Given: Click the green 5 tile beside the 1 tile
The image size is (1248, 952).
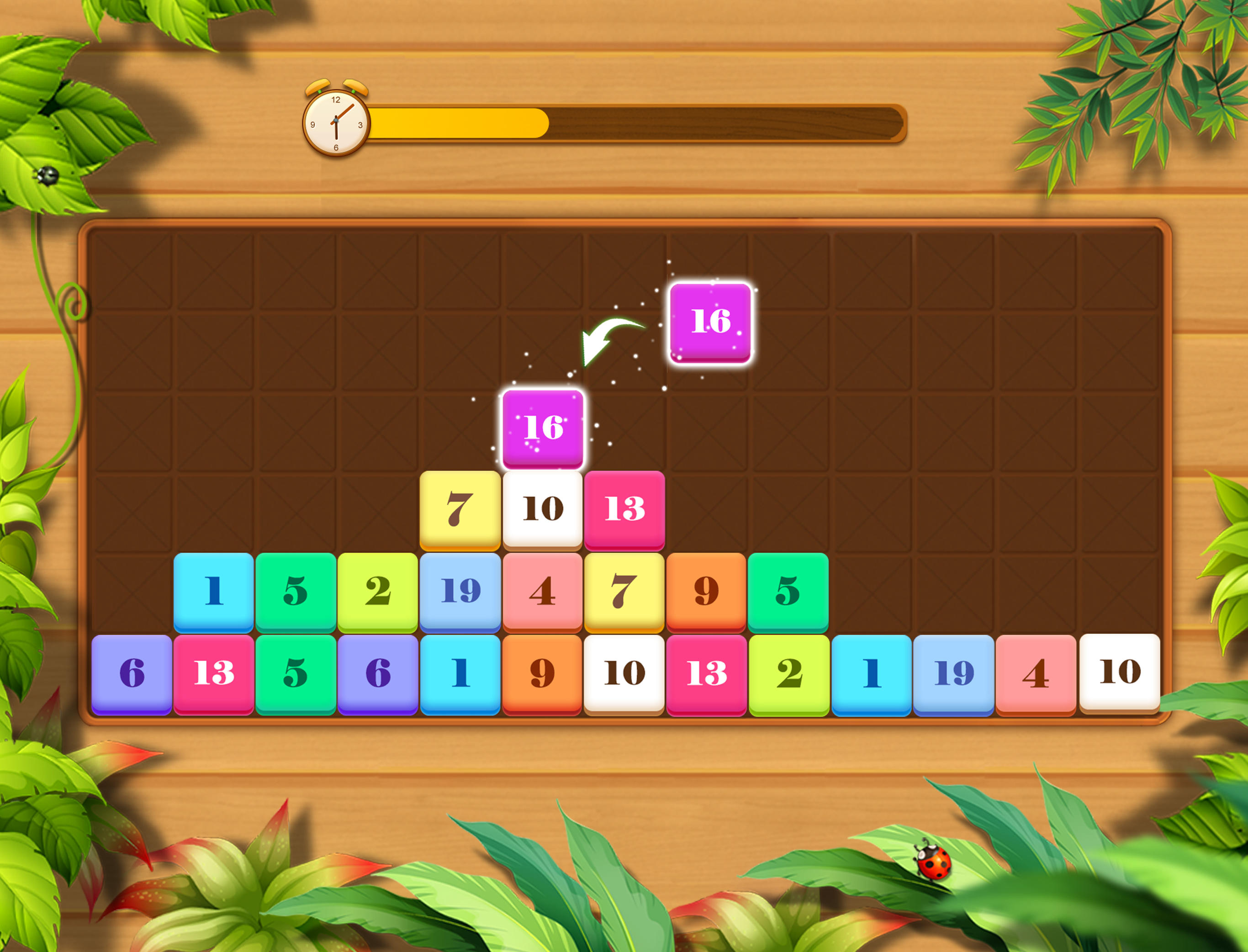Looking at the screenshot, I should (x=295, y=589).
